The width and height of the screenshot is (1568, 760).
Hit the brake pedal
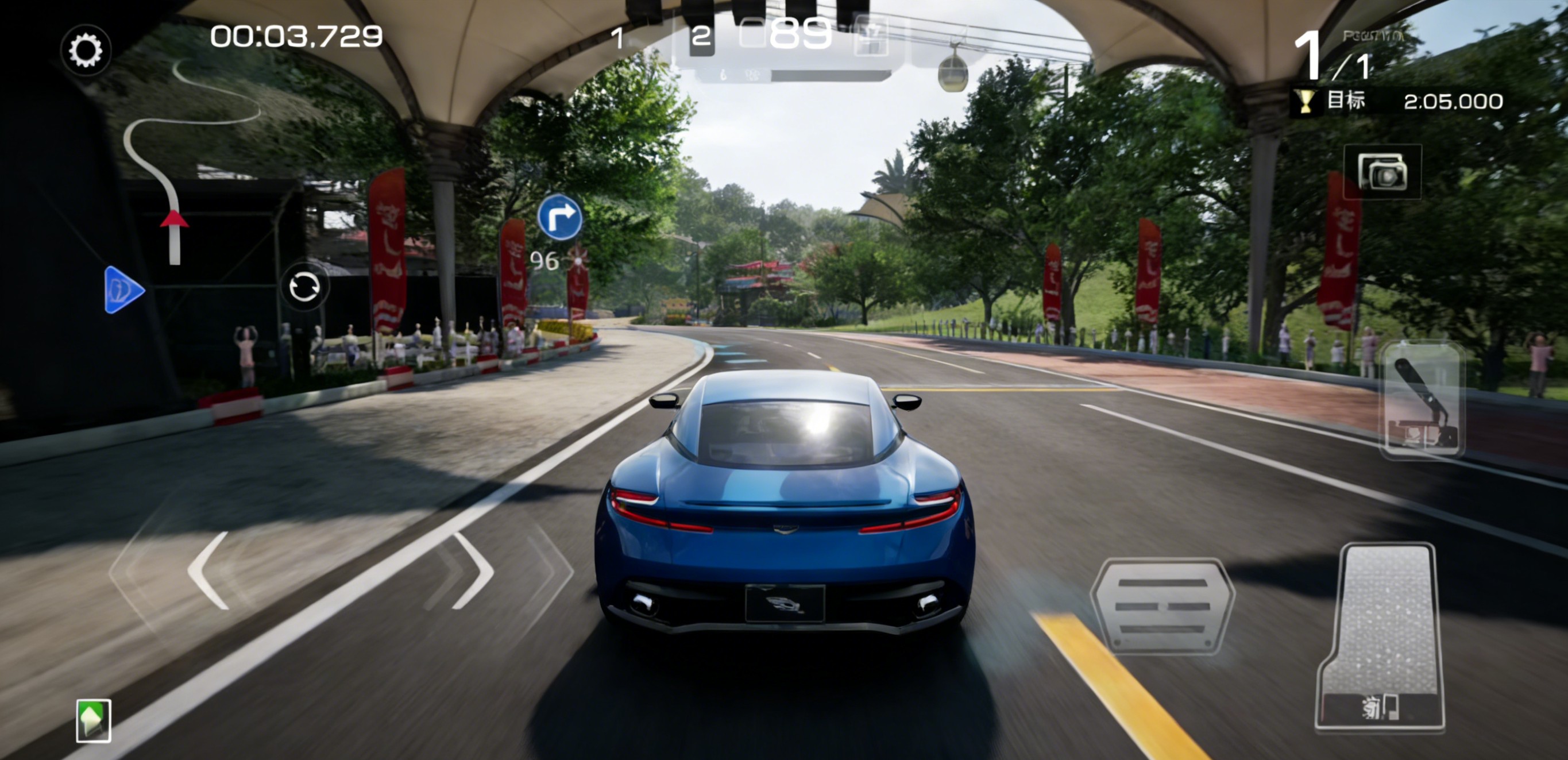click(1162, 606)
